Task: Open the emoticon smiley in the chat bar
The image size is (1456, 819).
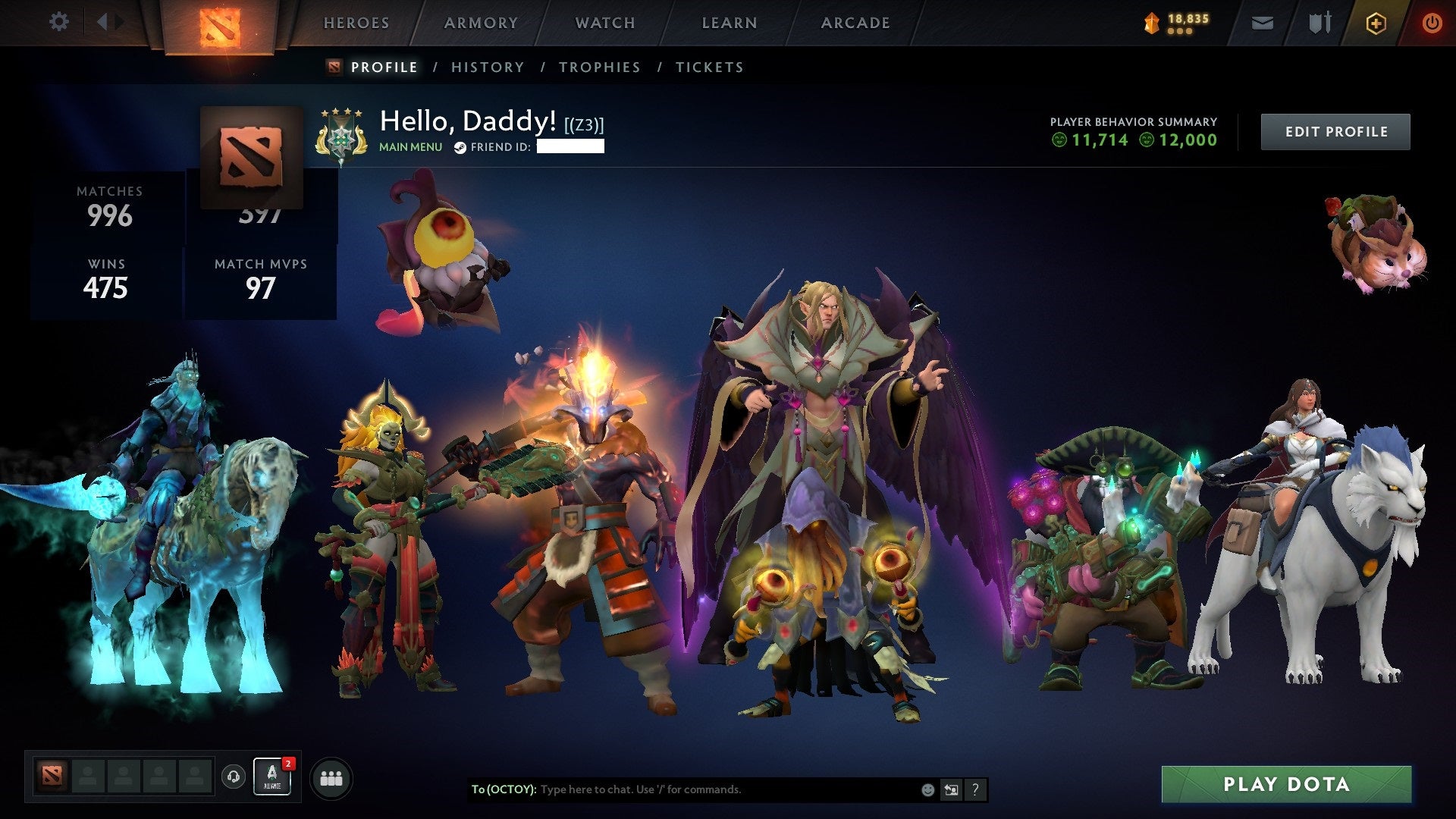Action: pos(927,789)
